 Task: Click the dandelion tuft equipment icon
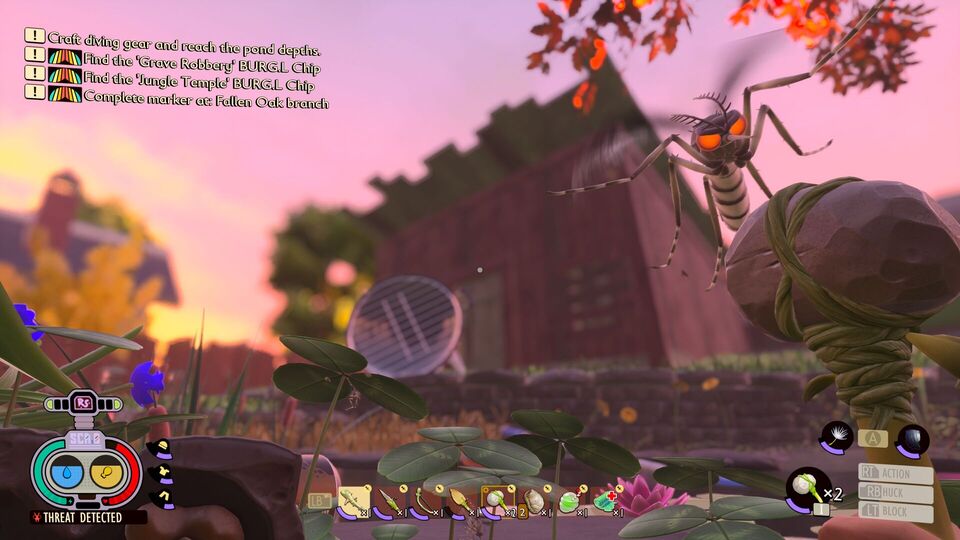coord(835,437)
